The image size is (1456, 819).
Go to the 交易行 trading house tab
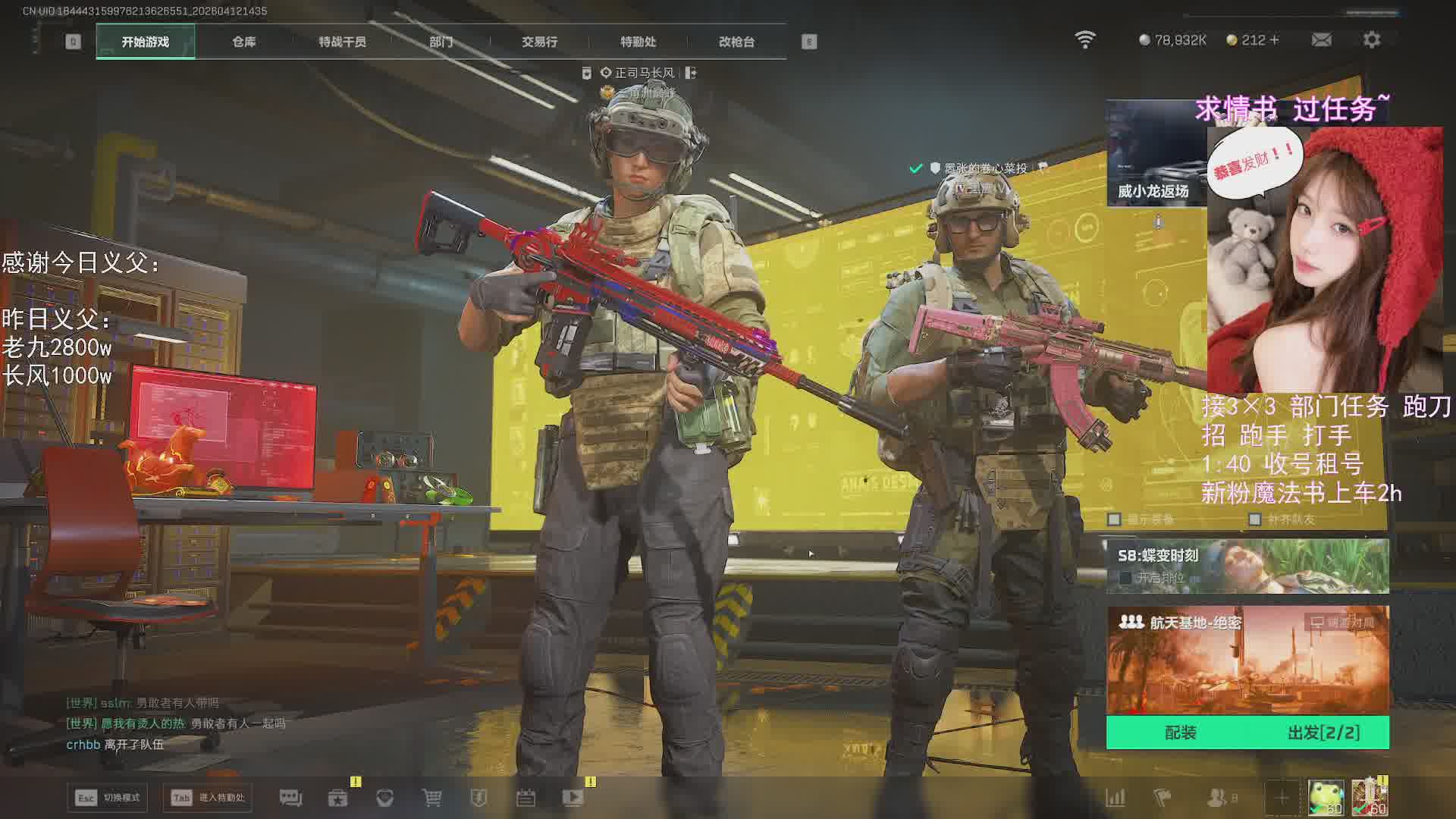coord(539,42)
